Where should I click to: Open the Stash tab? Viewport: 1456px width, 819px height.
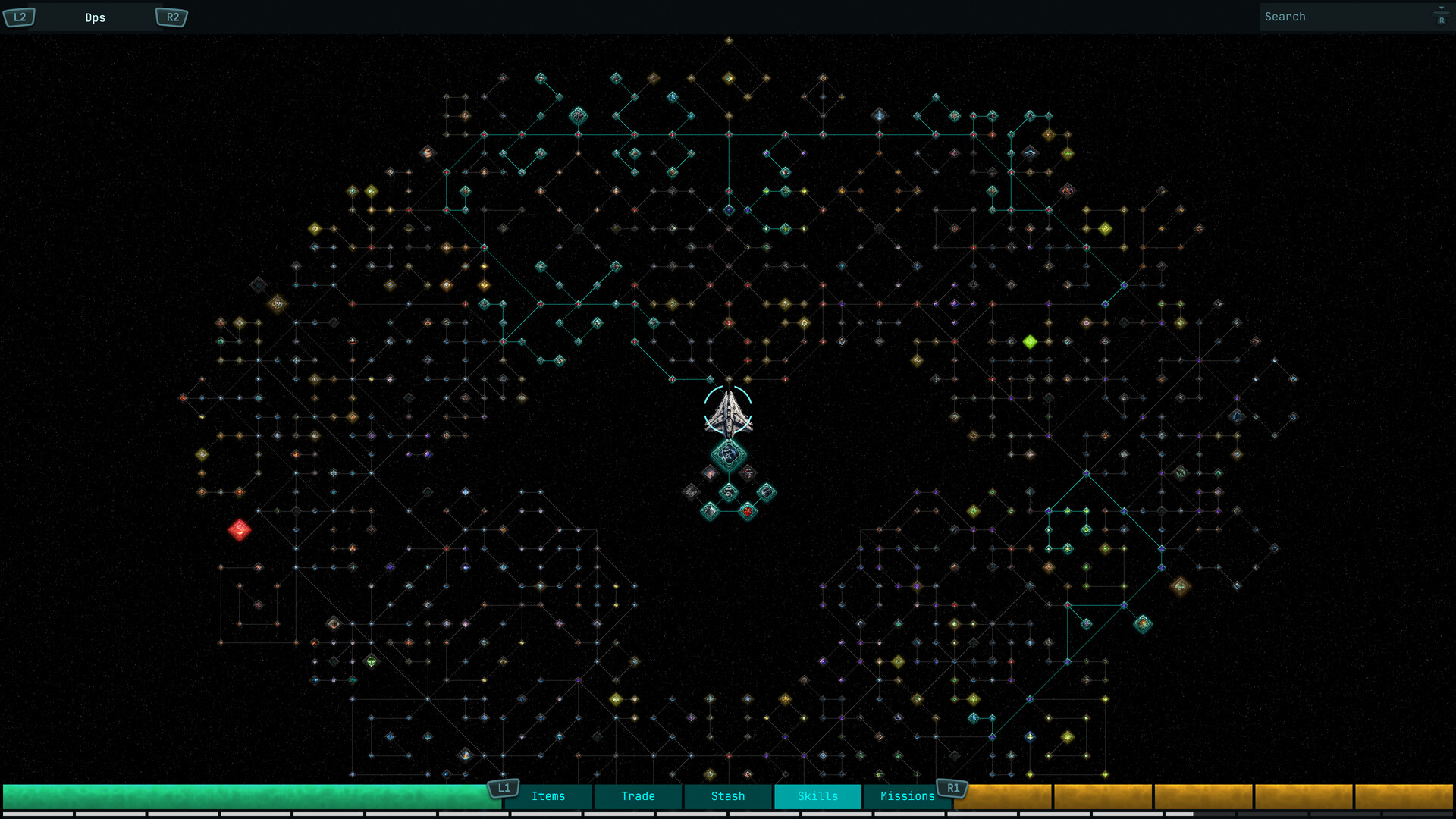click(727, 796)
